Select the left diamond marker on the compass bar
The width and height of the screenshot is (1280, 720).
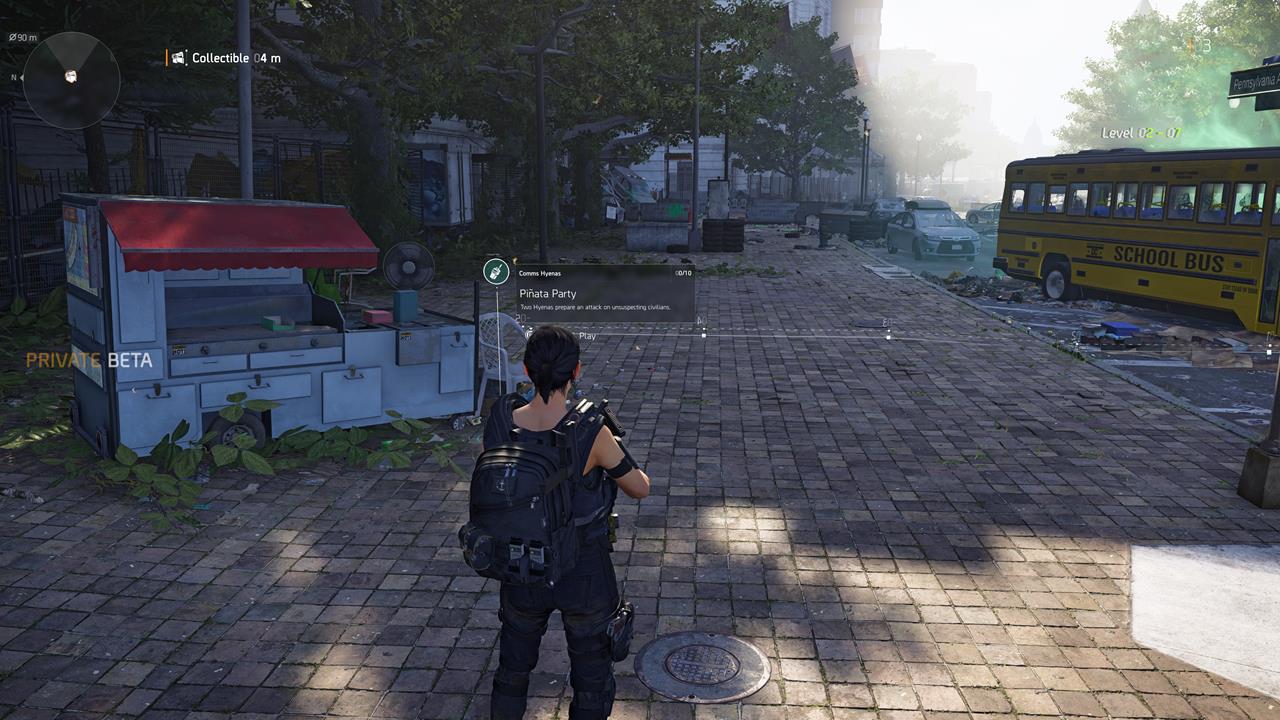coord(704,333)
